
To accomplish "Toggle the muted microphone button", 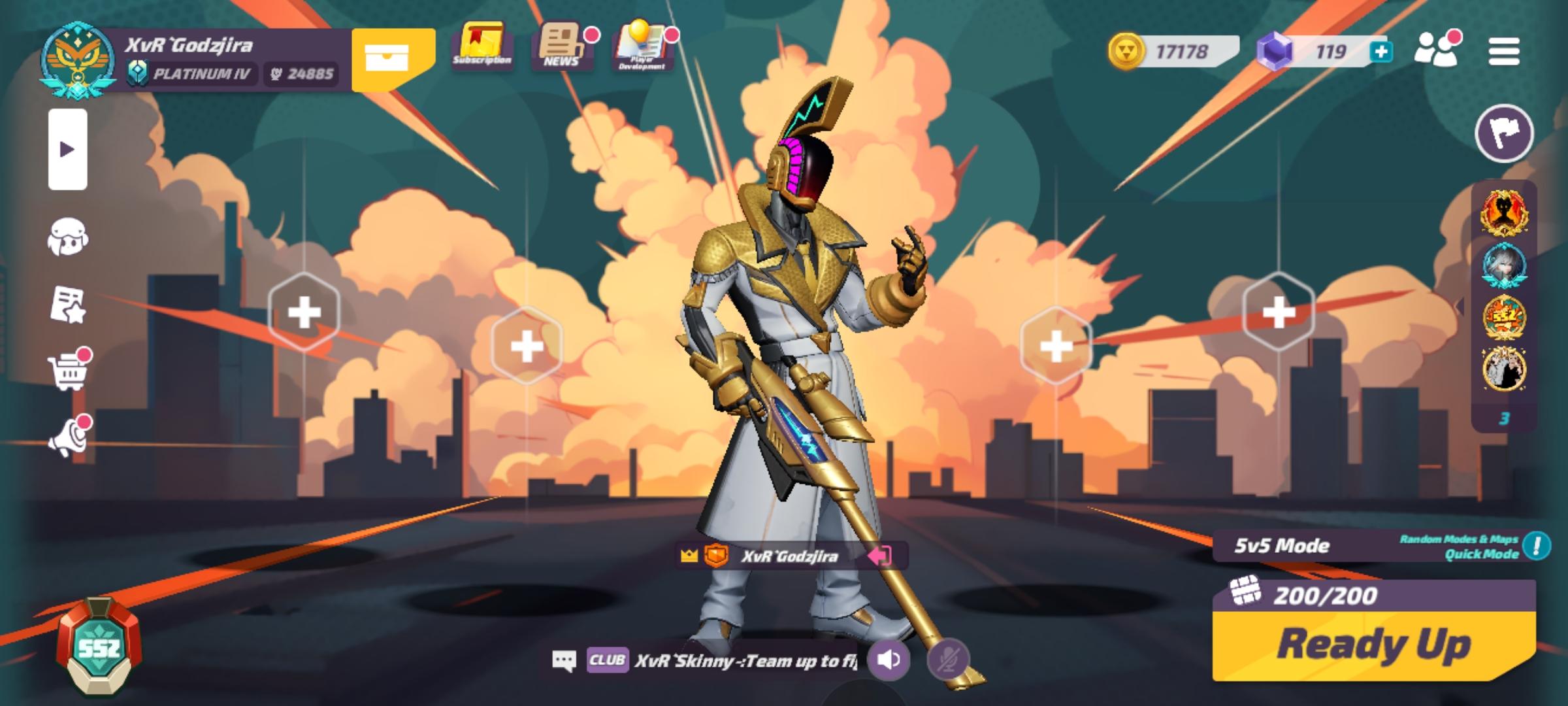I will [947, 660].
